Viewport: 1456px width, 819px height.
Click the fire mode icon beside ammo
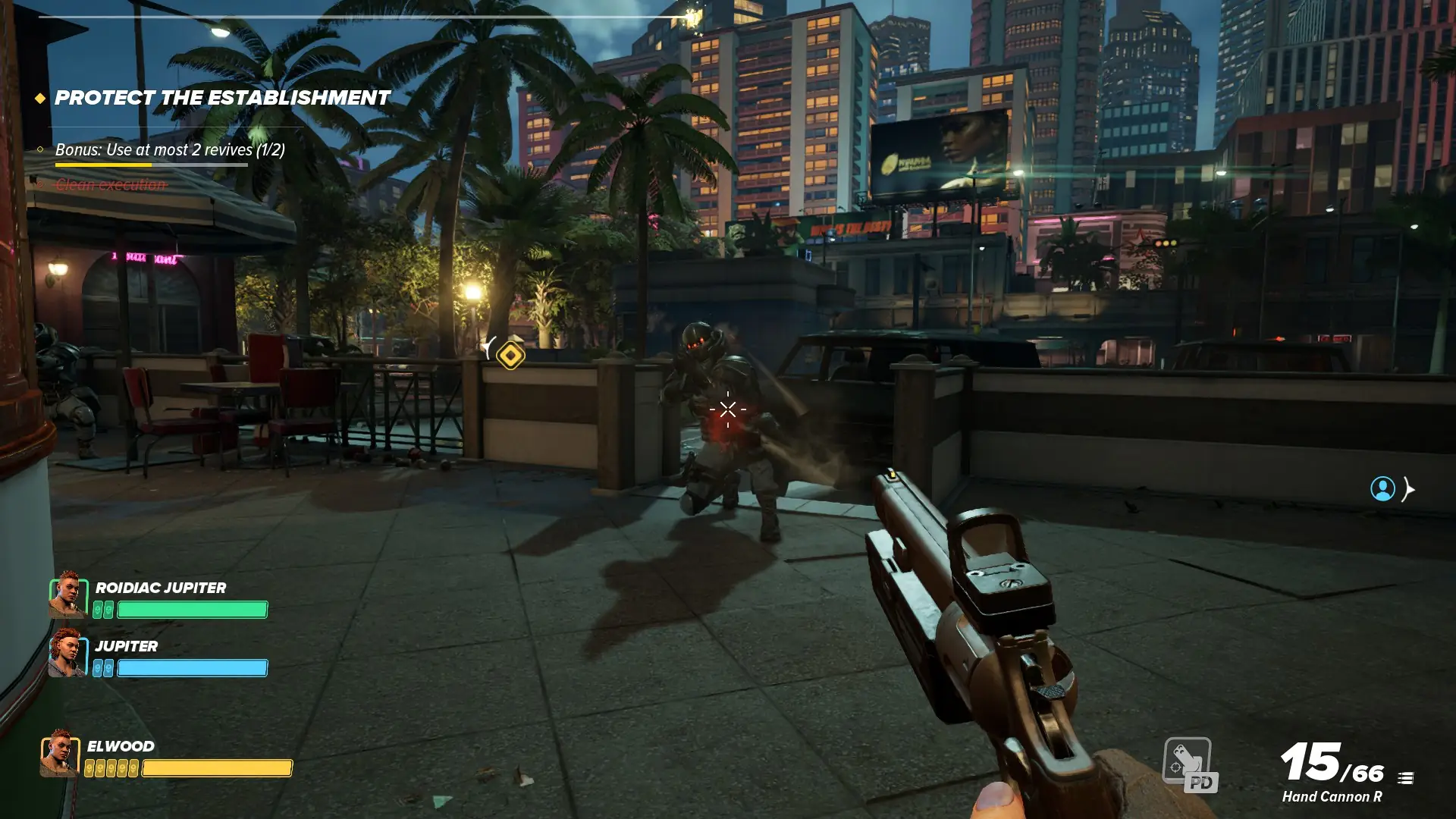pyautogui.click(x=1405, y=778)
